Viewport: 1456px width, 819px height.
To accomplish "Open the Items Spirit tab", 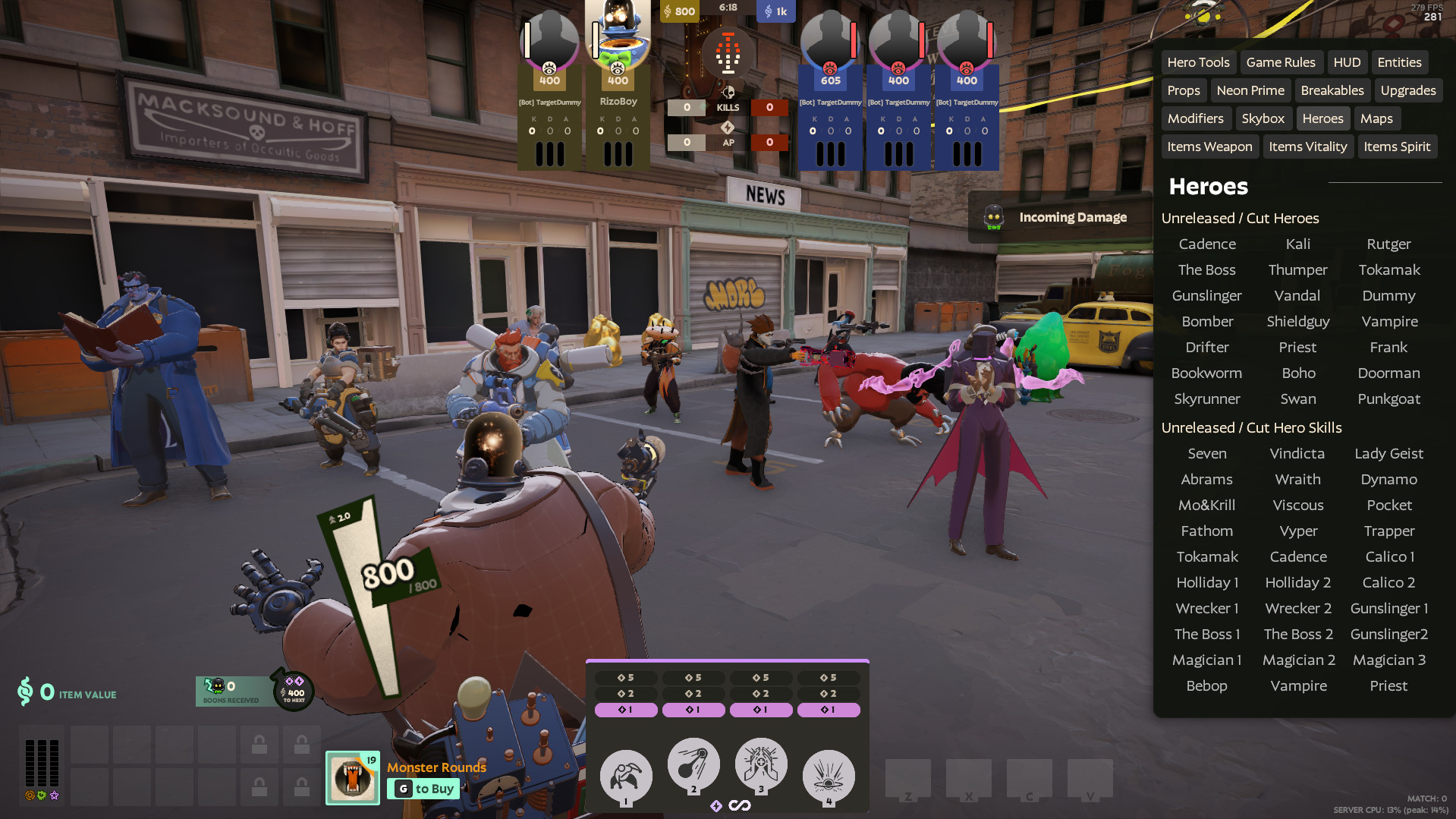I will 1397,146.
